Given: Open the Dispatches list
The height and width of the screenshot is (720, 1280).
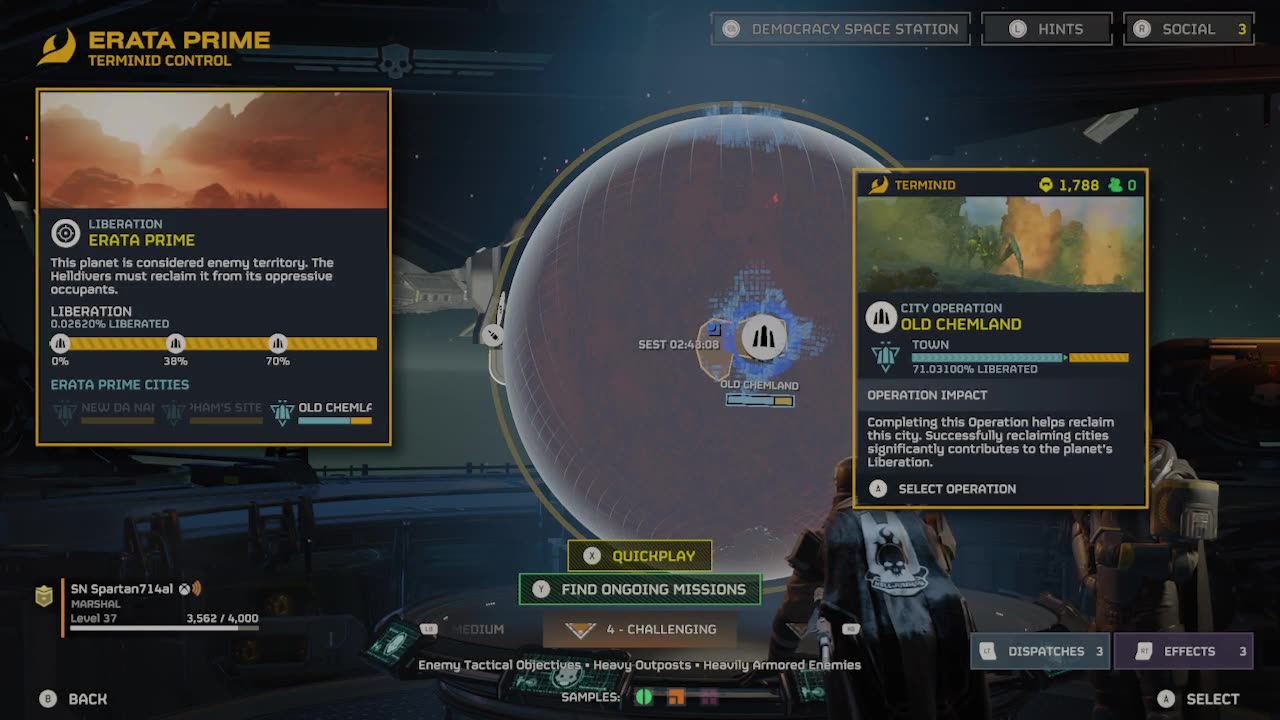Looking at the screenshot, I should [1042, 651].
